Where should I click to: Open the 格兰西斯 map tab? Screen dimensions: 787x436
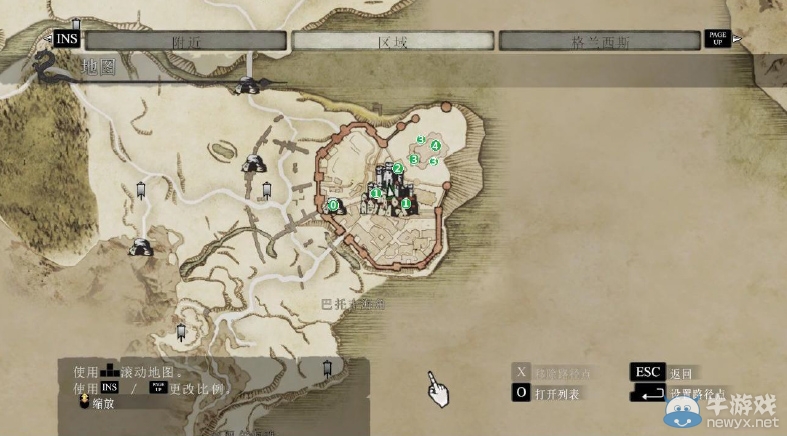coord(599,41)
